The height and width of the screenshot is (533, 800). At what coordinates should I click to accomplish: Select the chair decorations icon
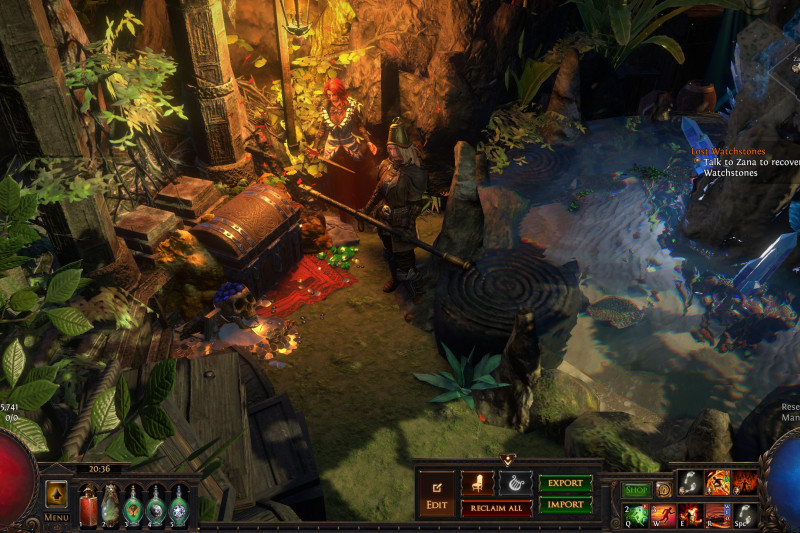click(477, 483)
